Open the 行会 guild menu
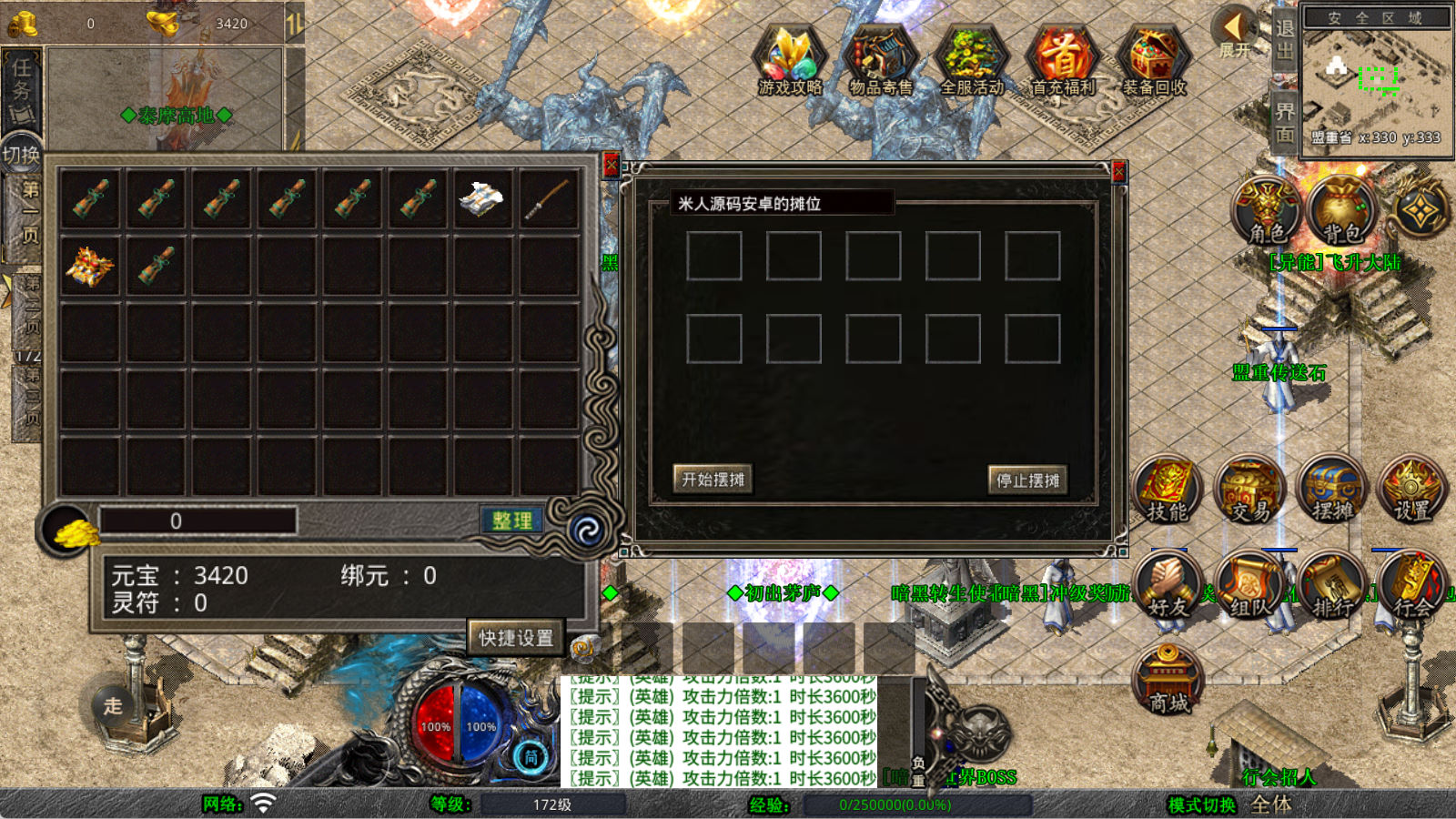Screen dimensions: 1456x819 (x=1411, y=587)
